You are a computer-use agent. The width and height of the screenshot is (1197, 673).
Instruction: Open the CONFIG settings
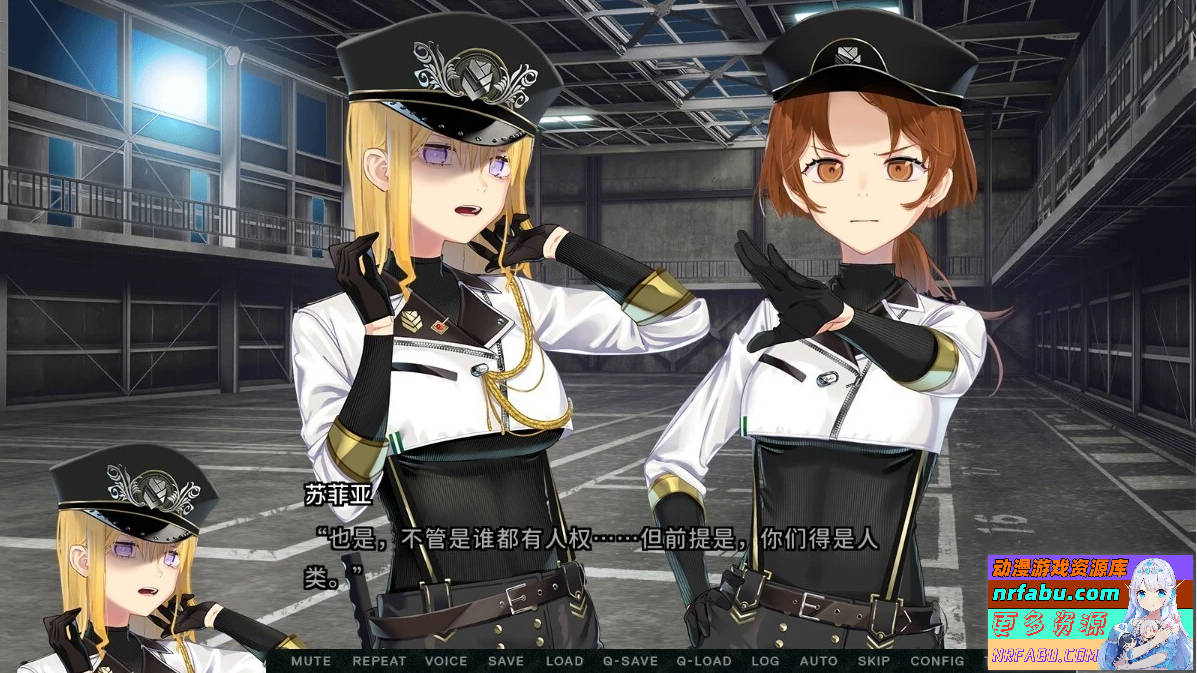tap(937, 661)
